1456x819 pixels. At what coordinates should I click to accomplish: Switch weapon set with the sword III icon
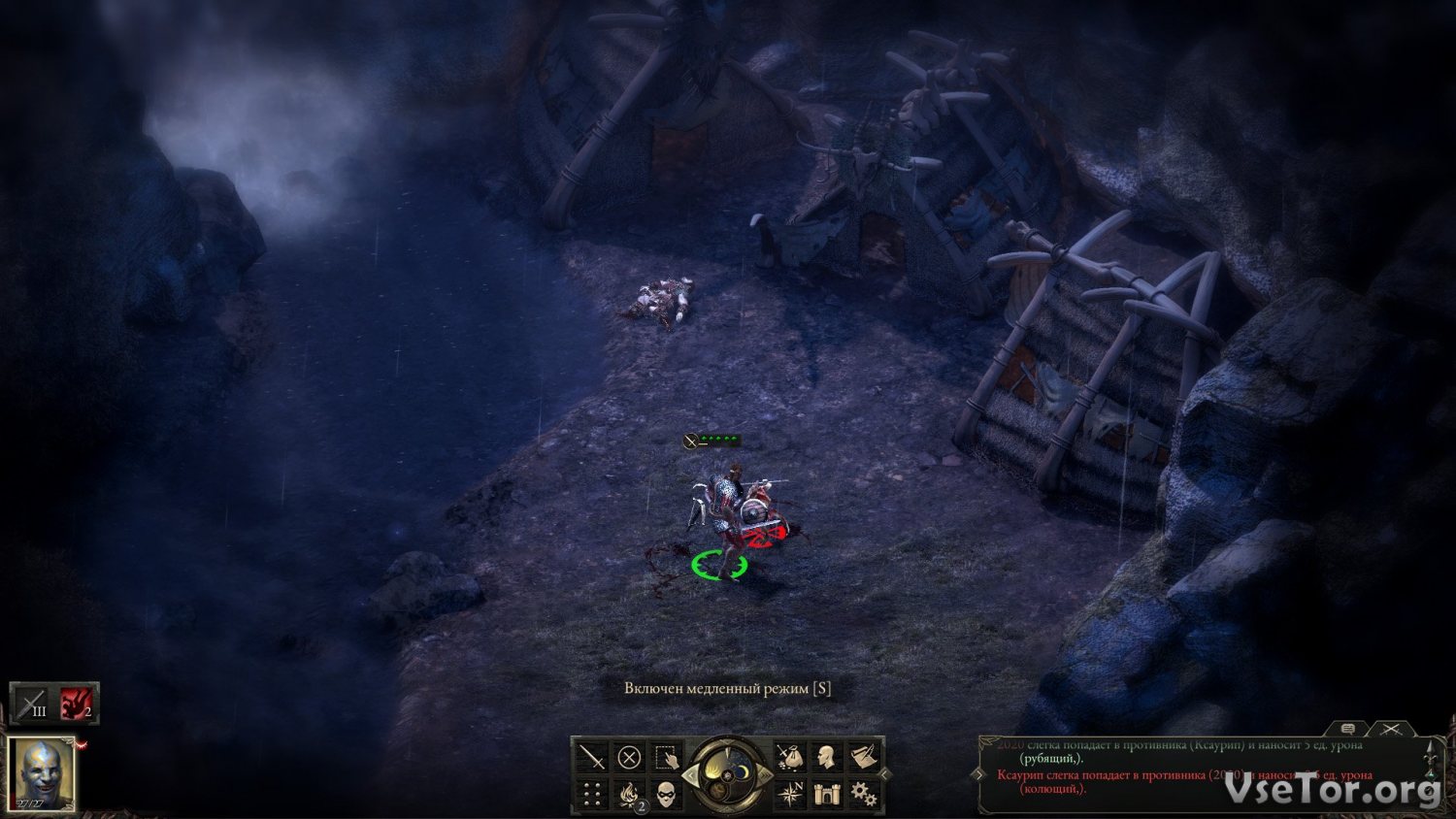(x=31, y=704)
